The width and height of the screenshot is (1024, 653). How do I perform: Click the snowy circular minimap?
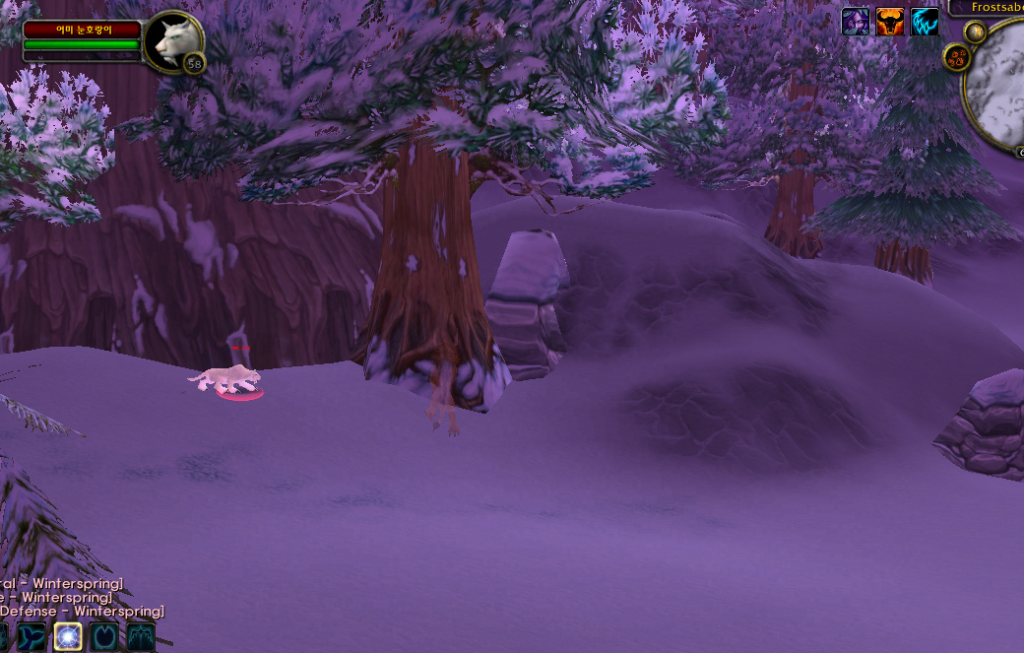[x=1000, y=85]
